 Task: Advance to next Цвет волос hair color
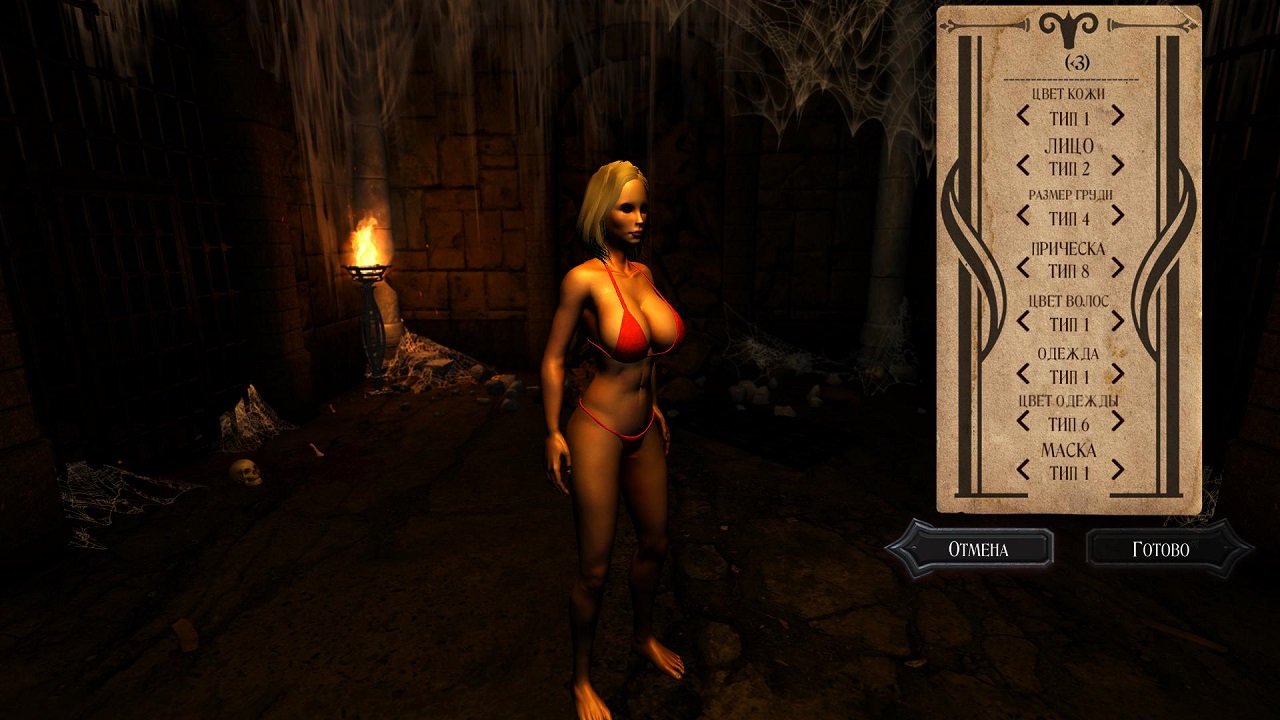[x=1117, y=321]
